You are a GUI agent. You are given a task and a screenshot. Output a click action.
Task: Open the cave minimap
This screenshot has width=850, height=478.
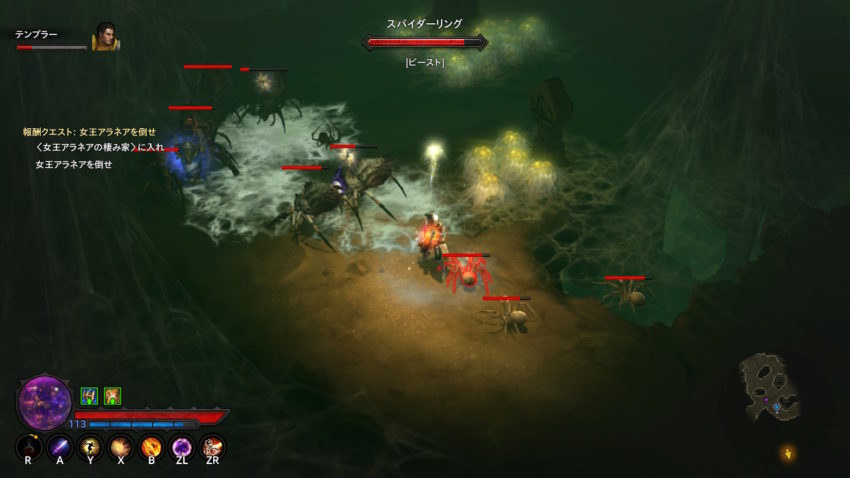point(771,385)
